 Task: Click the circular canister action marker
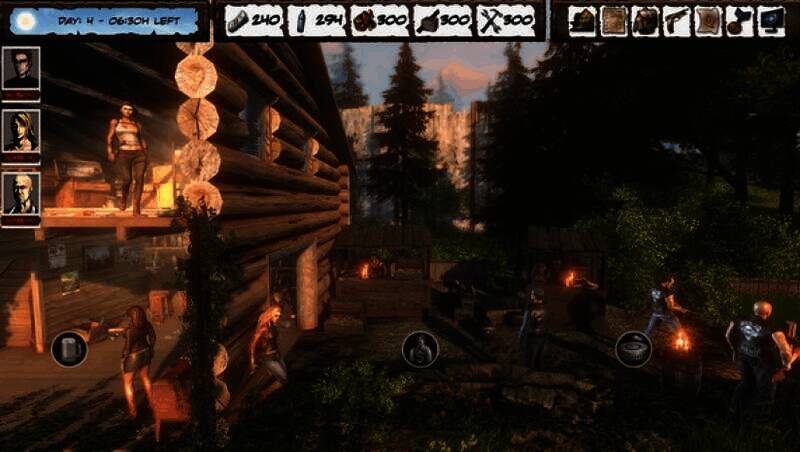[x=69, y=349]
